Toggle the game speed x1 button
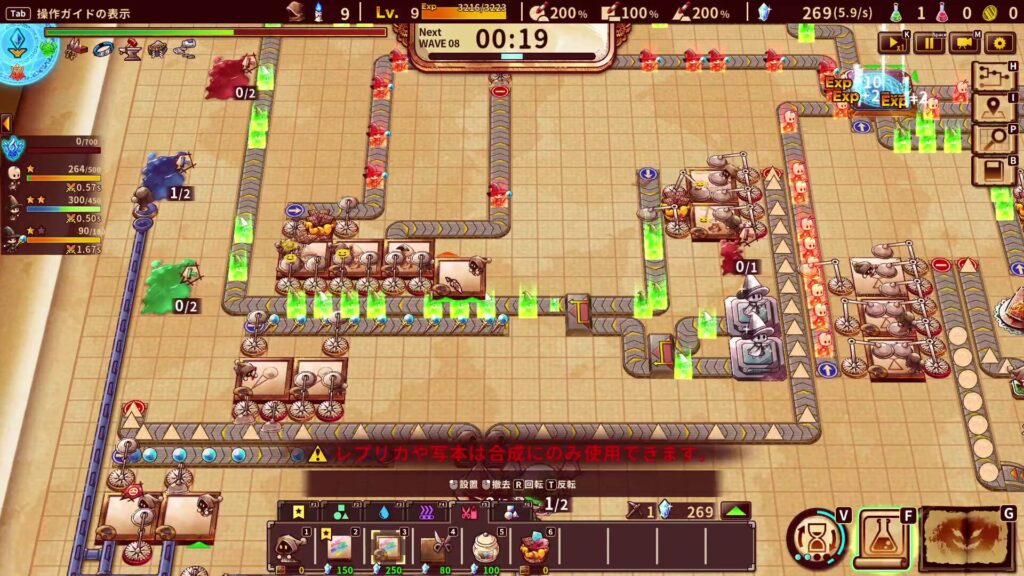Screen dimensions: 1024x576 (892, 42)
